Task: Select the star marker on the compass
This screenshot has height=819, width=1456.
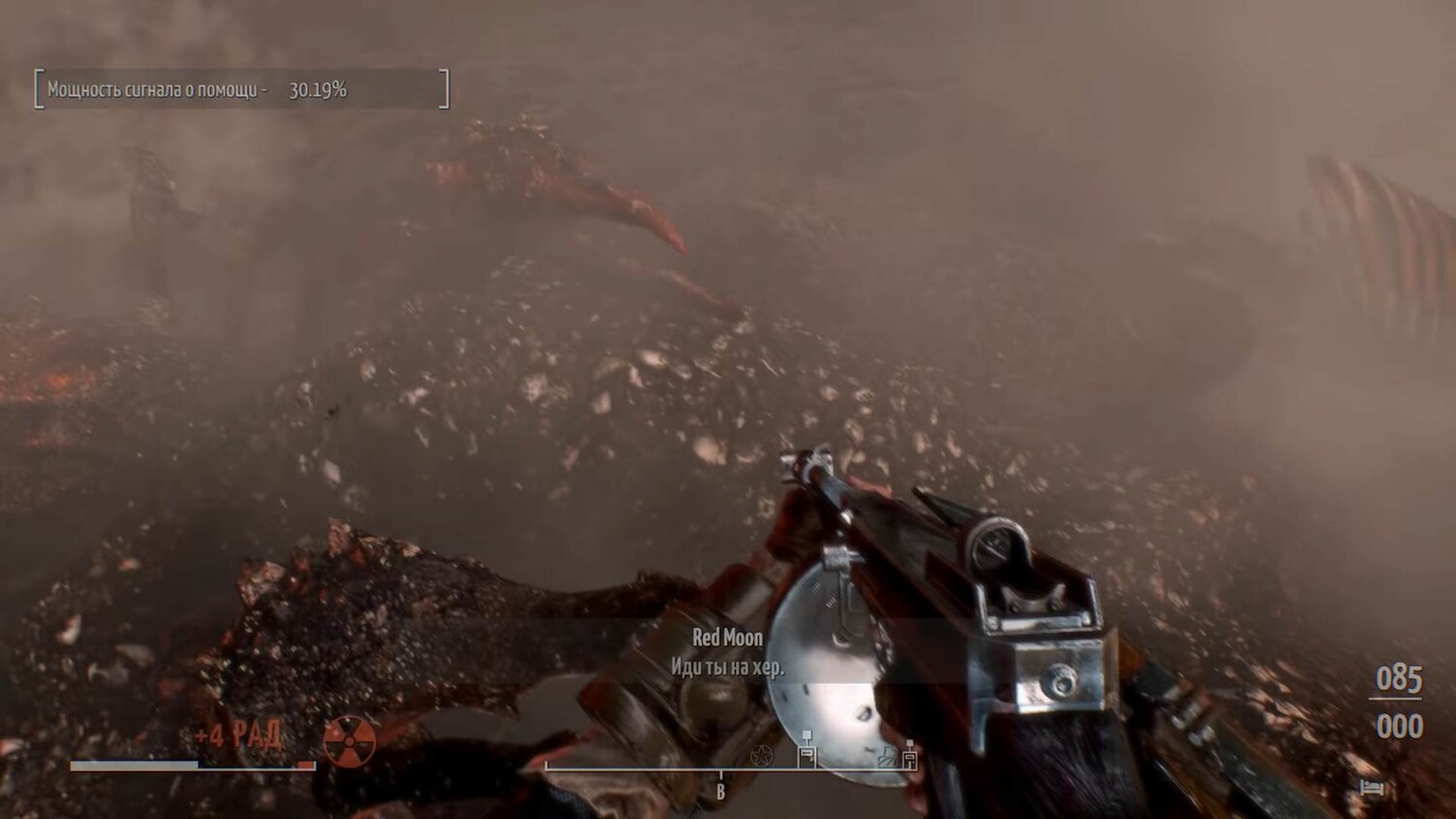Action: 762,756
